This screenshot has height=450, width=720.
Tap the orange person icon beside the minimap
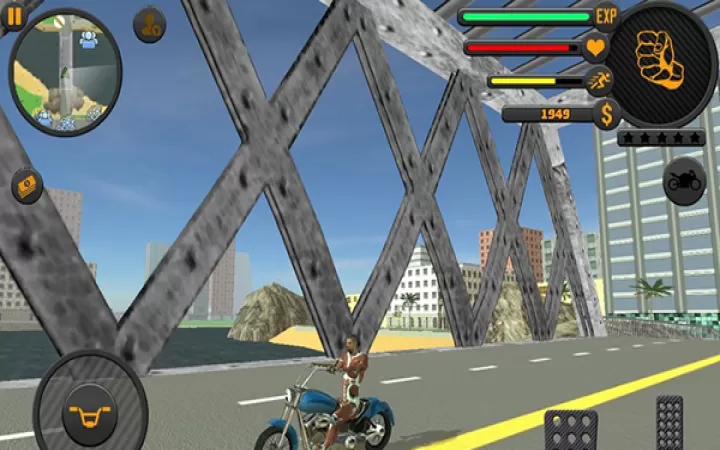point(149,24)
